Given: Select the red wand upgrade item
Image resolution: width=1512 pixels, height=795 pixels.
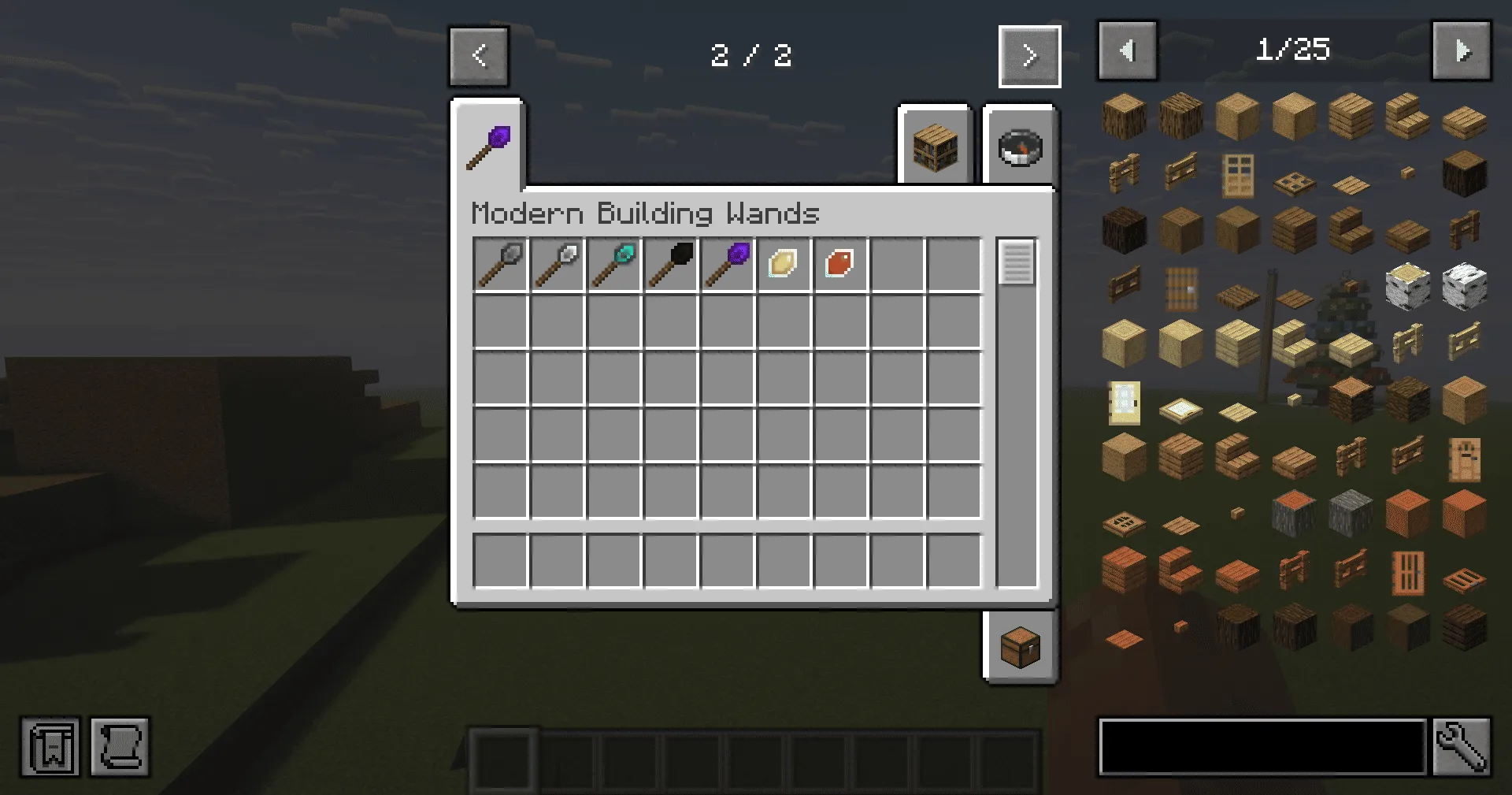Looking at the screenshot, I should pos(840,263).
